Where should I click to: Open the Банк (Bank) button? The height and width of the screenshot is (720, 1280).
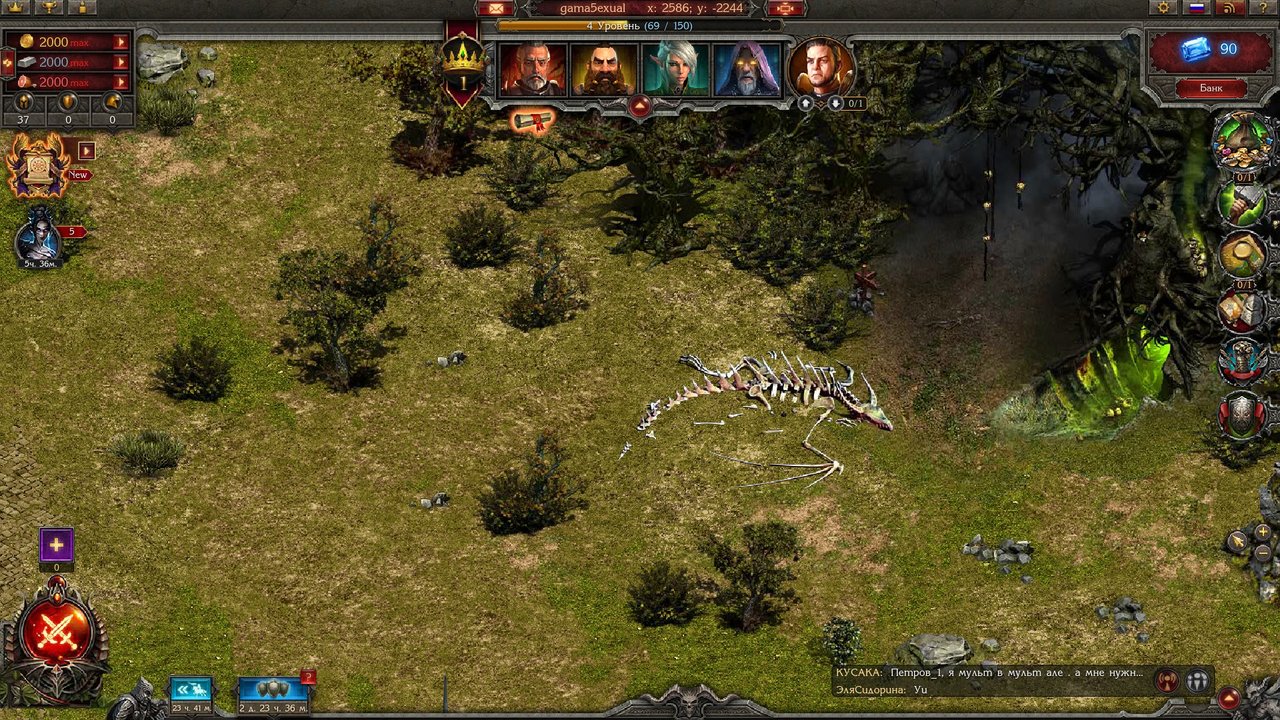click(x=1211, y=88)
